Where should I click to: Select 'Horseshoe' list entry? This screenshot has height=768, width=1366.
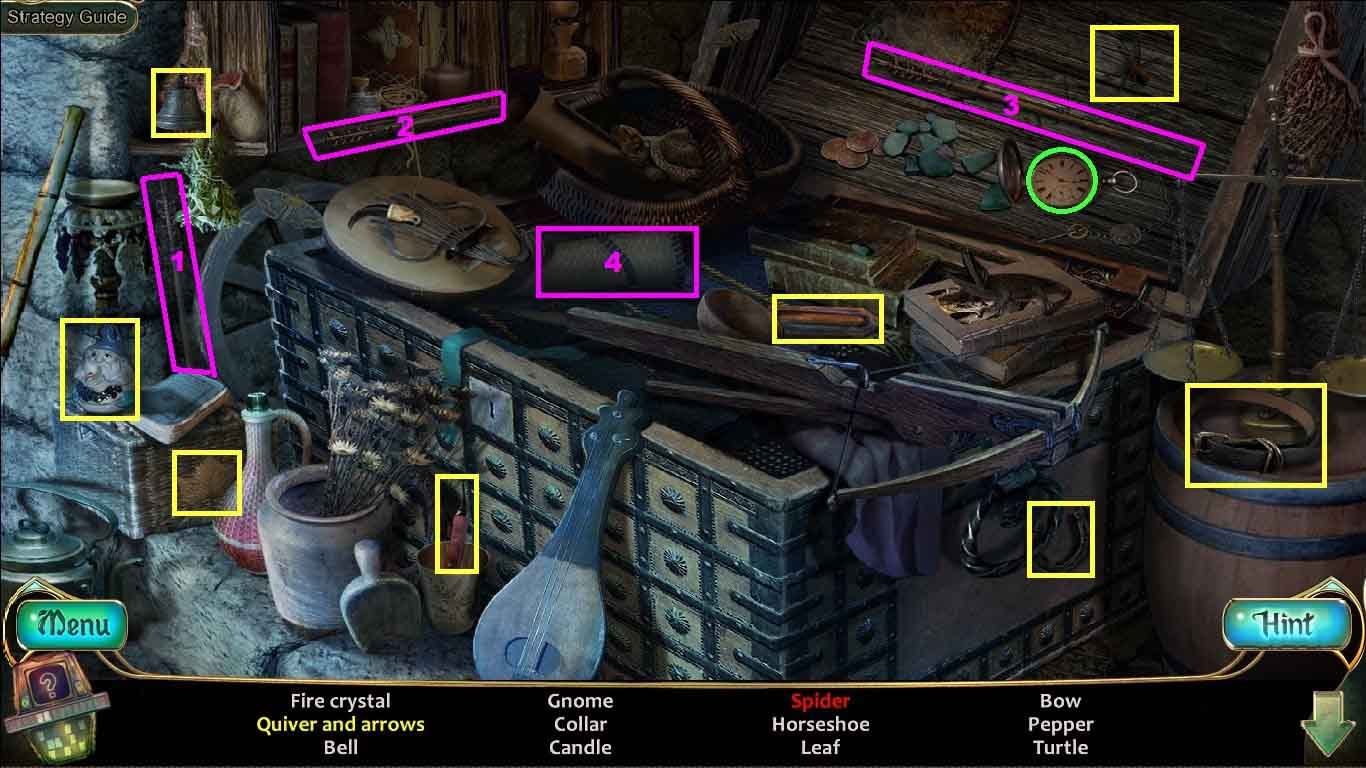pos(820,724)
